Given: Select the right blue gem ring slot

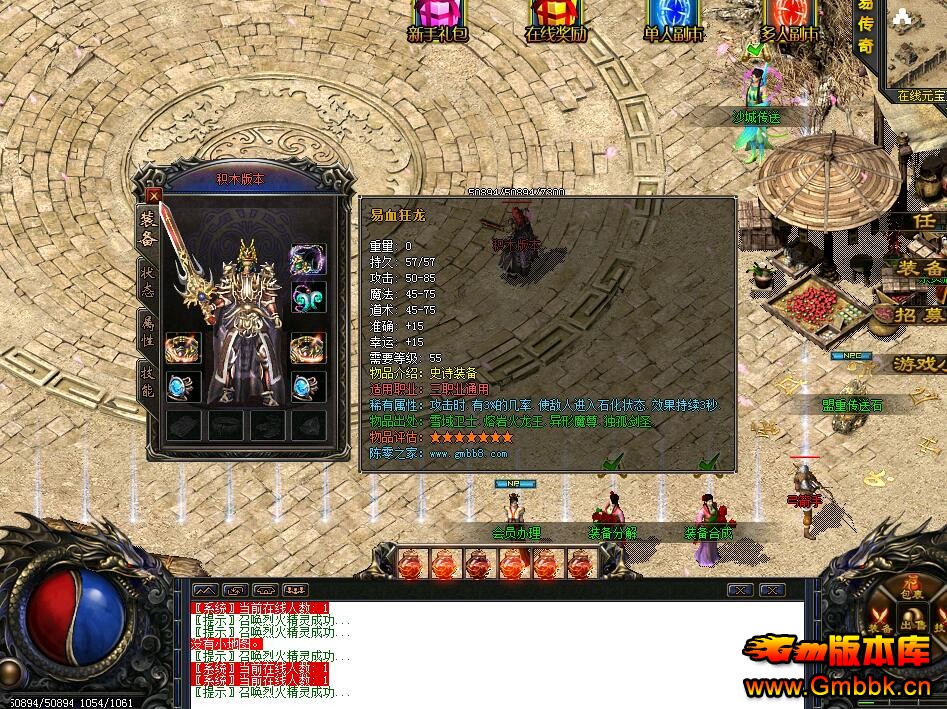Looking at the screenshot, I should [308, 385].
